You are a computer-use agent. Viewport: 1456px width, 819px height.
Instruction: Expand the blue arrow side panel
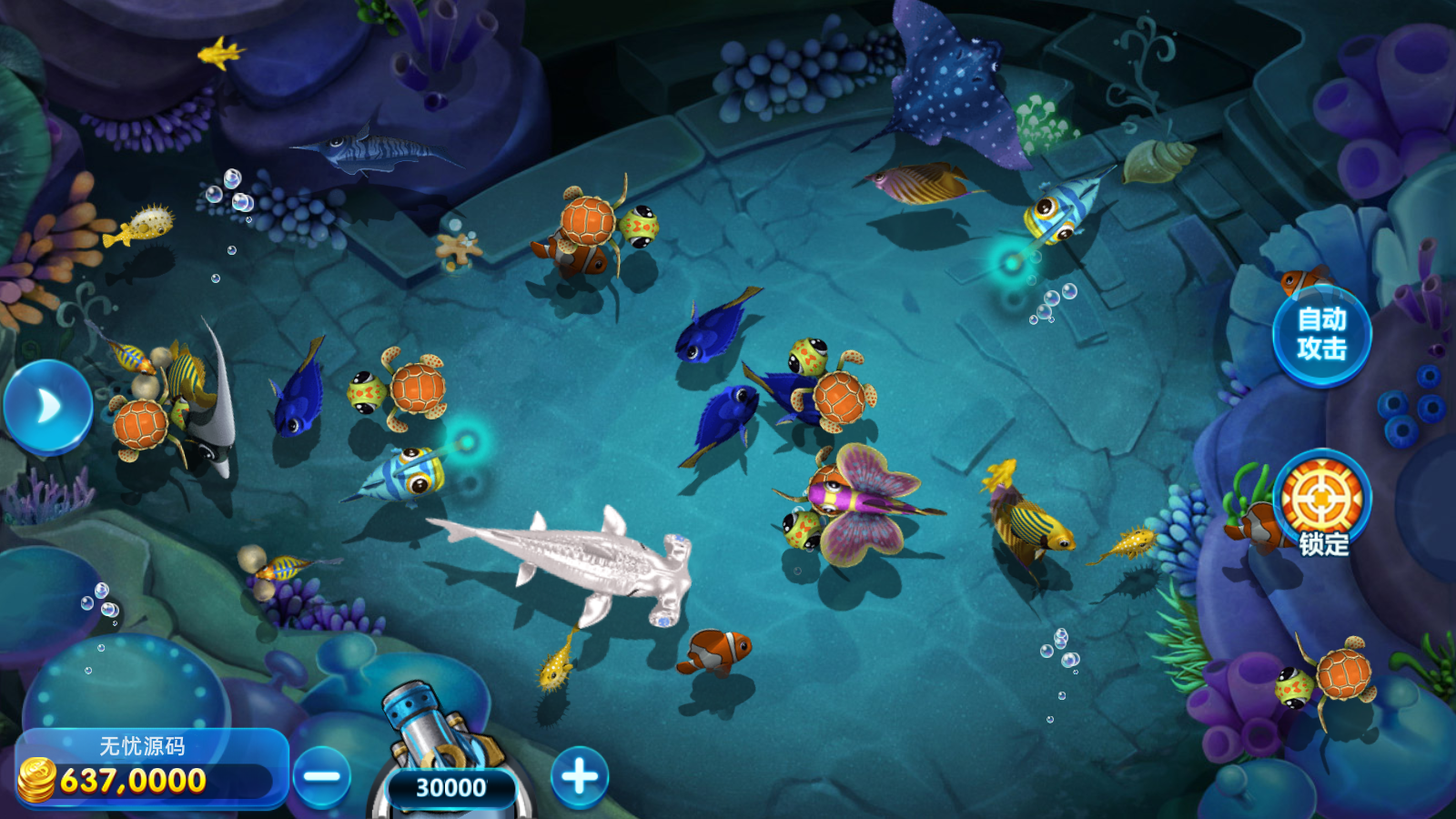tap(48, 407)
